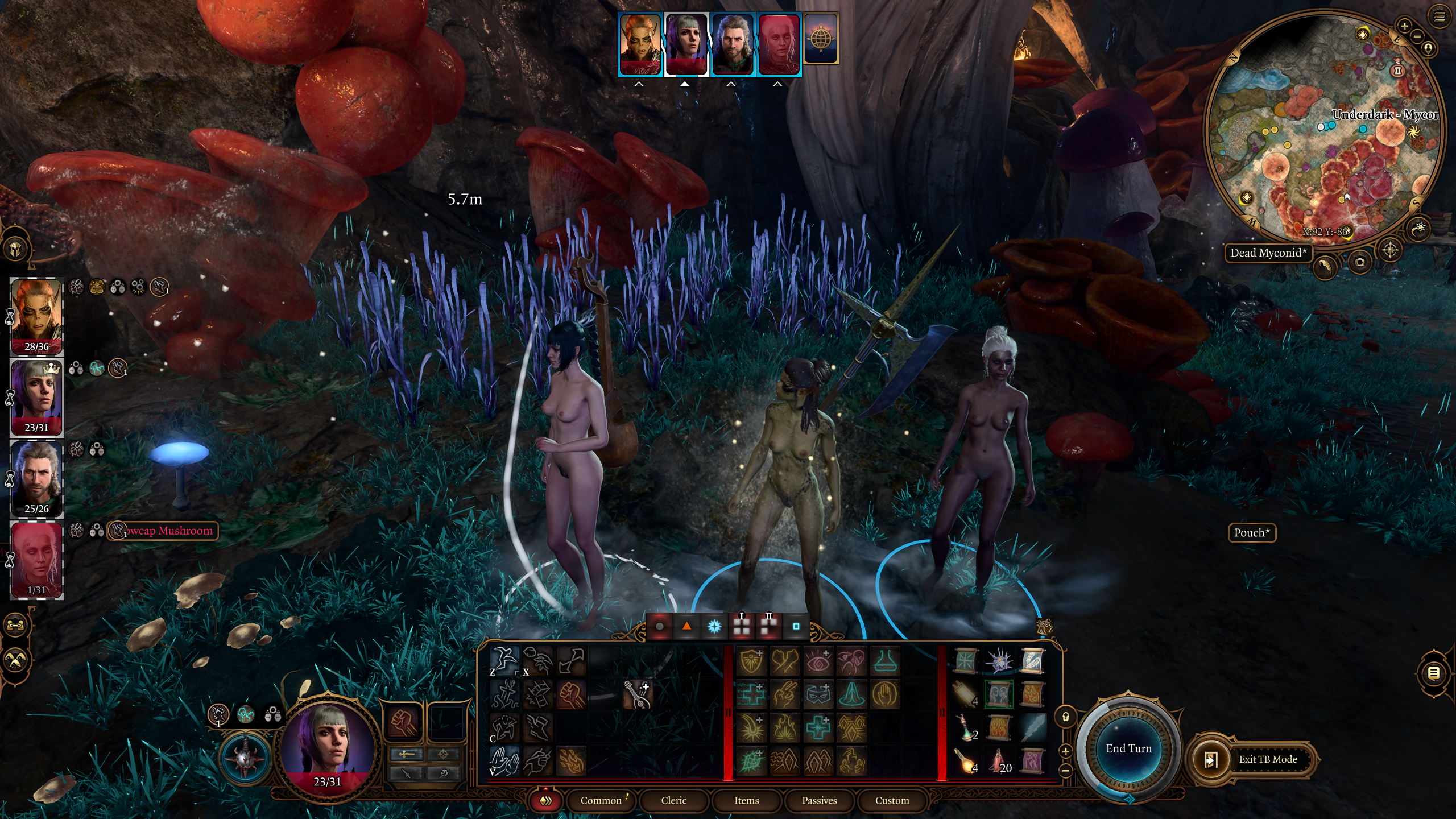Show the Passives tab
1456x819 pixels.
(819, 800)
